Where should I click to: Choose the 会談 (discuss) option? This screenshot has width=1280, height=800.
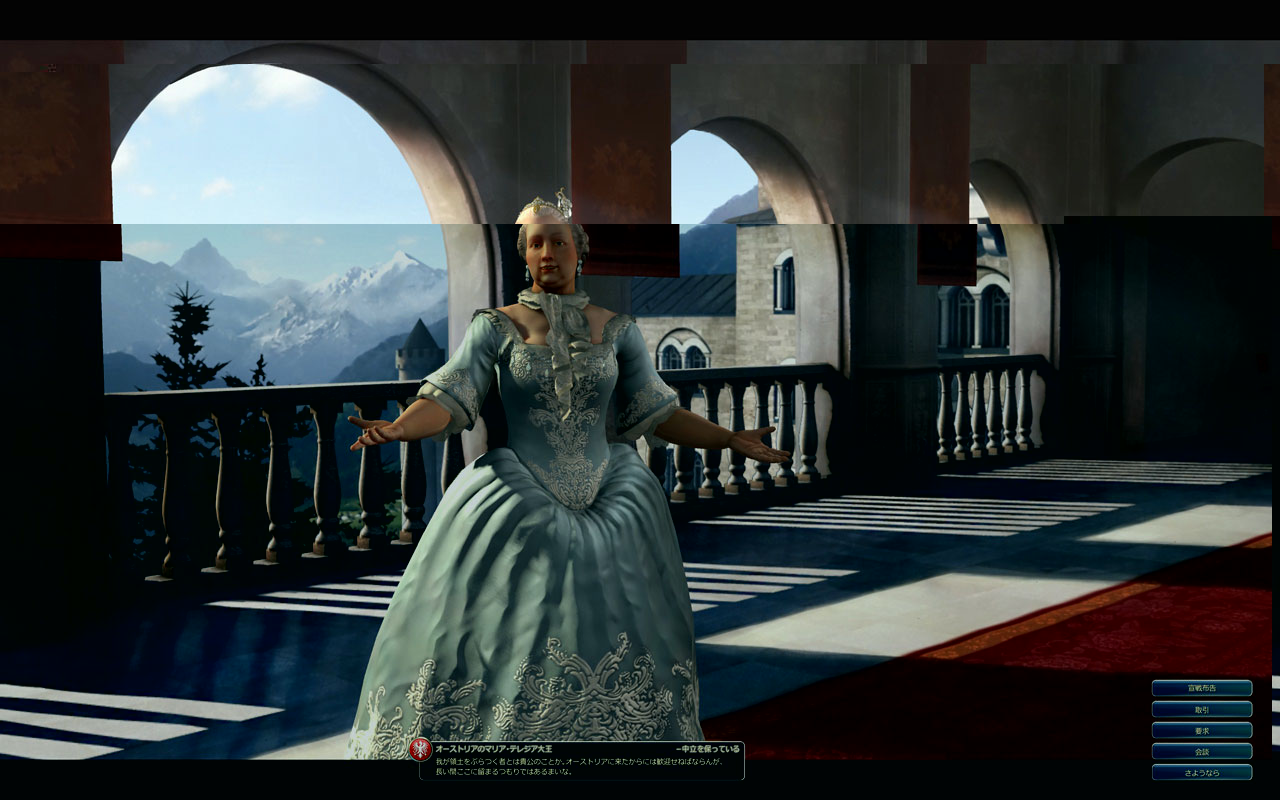pyautogui.click(x=1201, y=751)
